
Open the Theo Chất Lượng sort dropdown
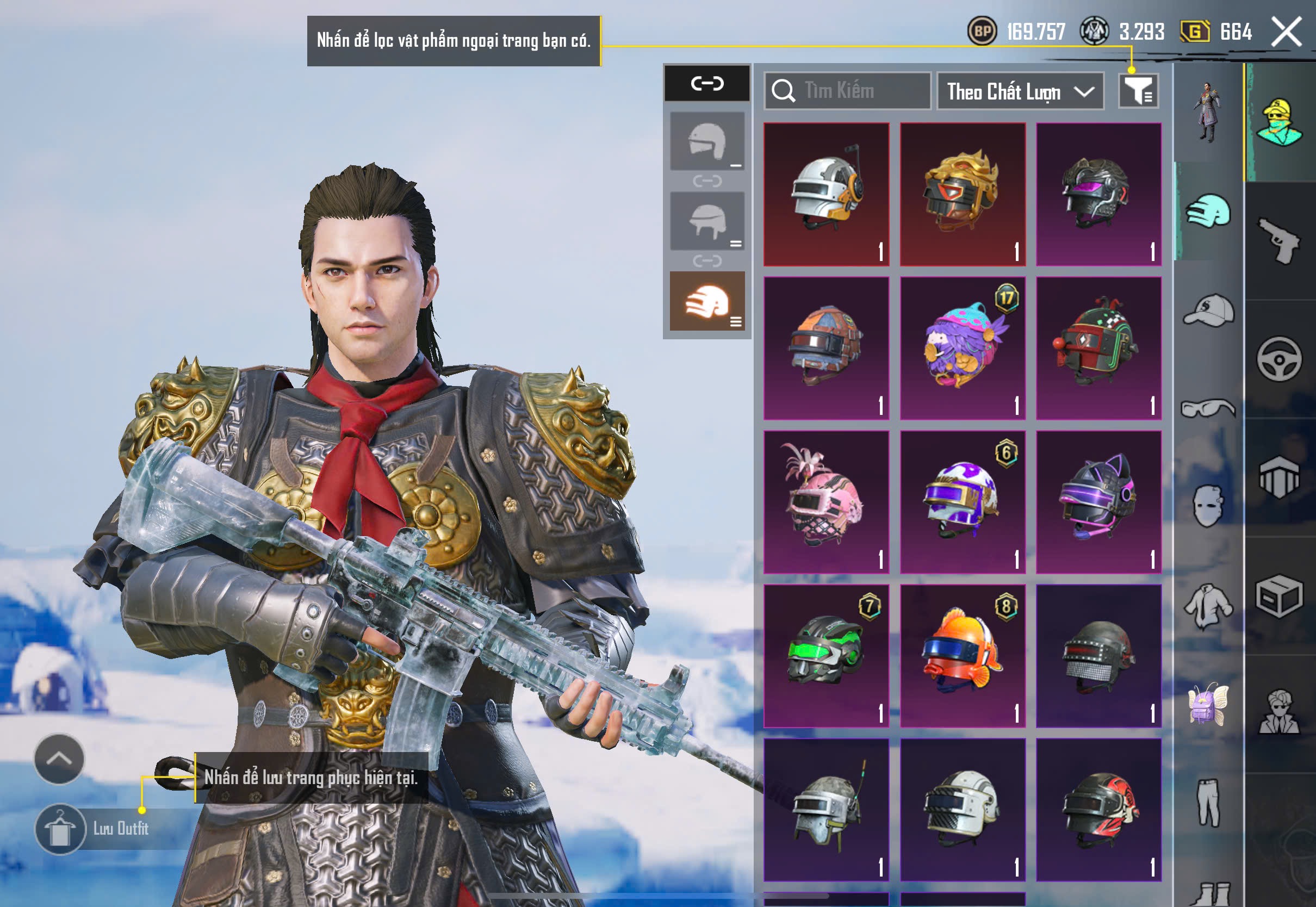[x=1020, y=91]
